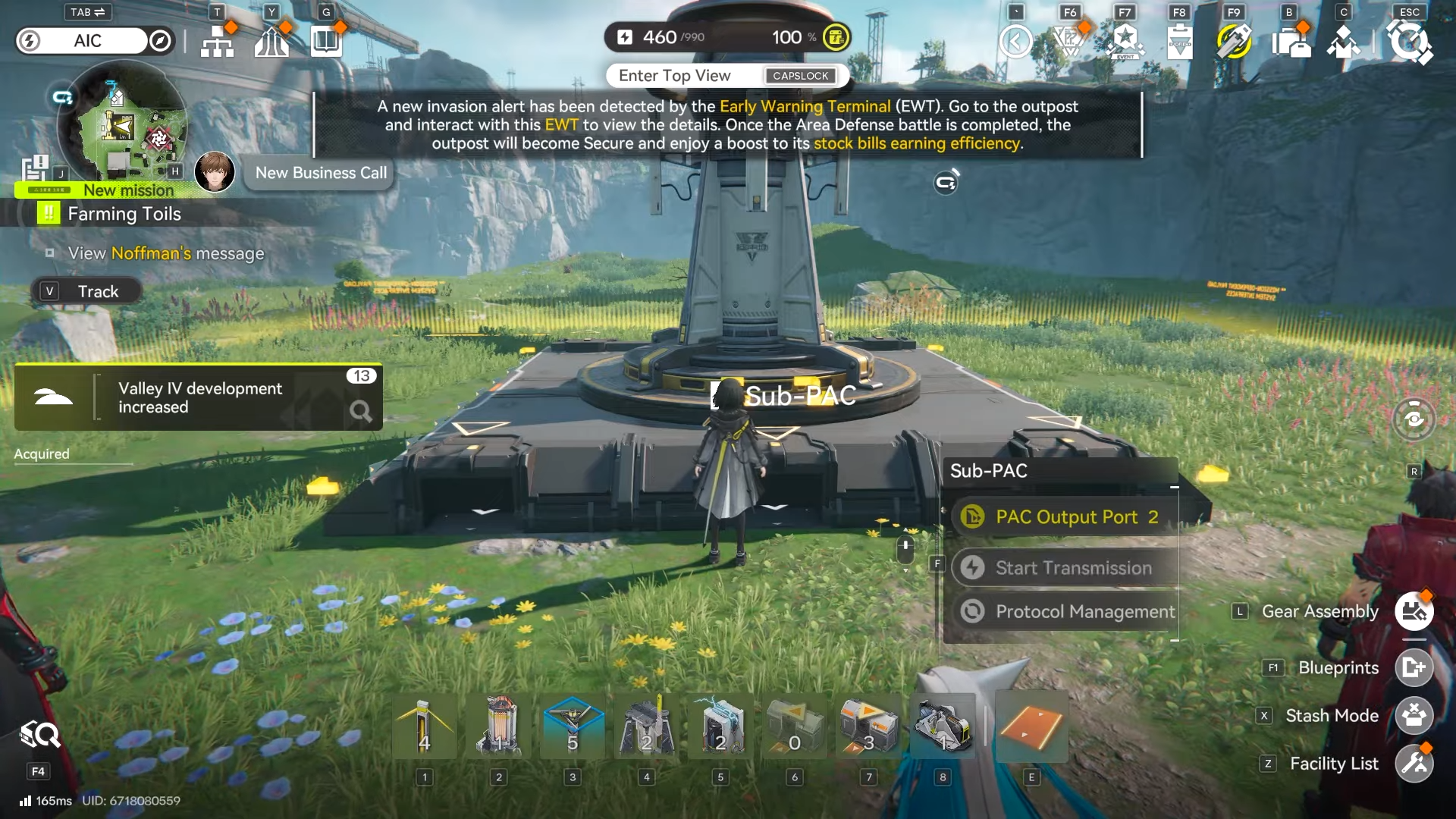Open the backpack inventory icon

tap(1290, 41)
